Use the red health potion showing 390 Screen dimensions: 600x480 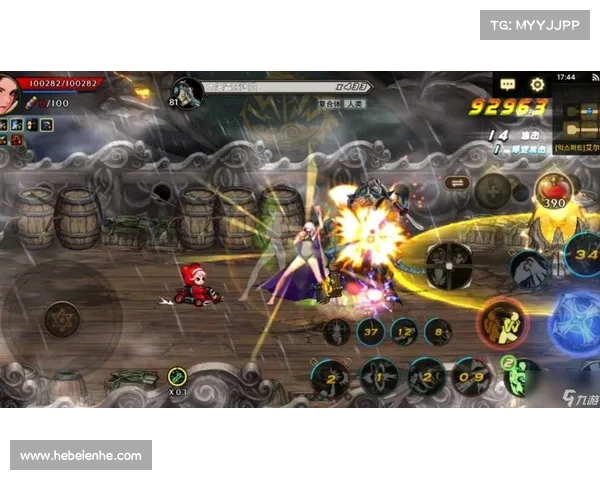click(x=553, y=190)
